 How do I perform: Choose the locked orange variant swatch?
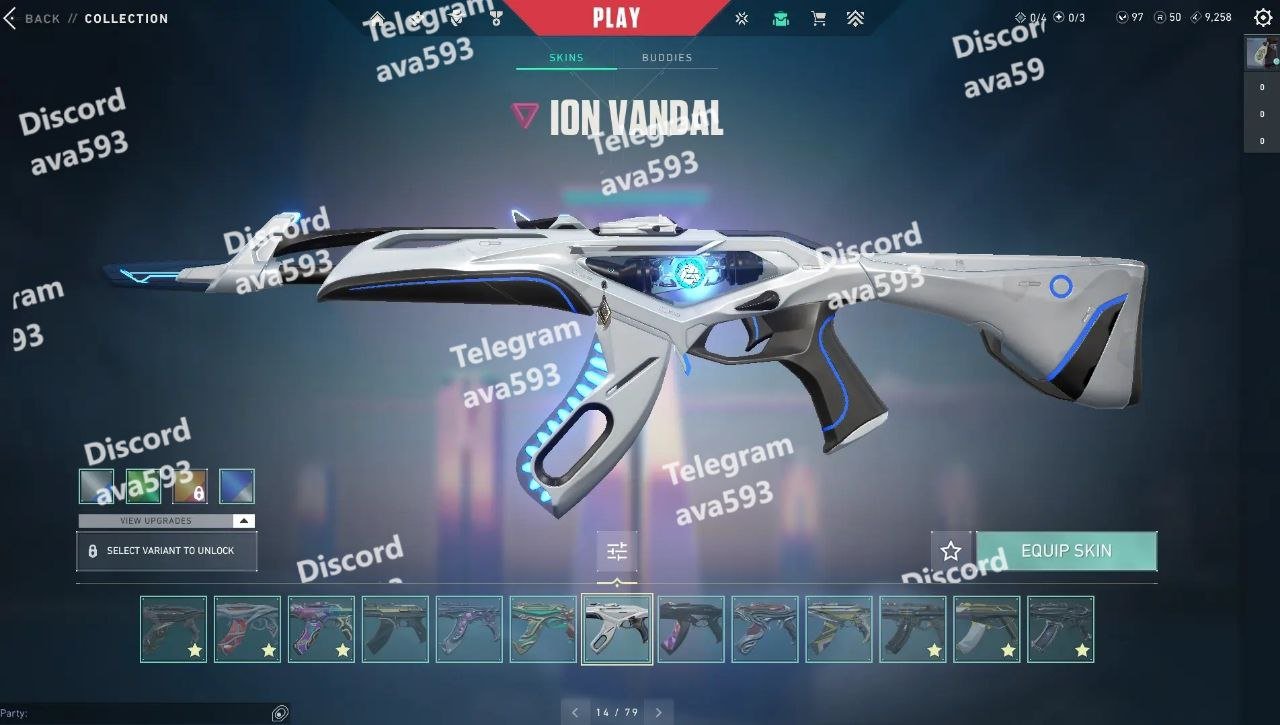click(x=190, y=487)
